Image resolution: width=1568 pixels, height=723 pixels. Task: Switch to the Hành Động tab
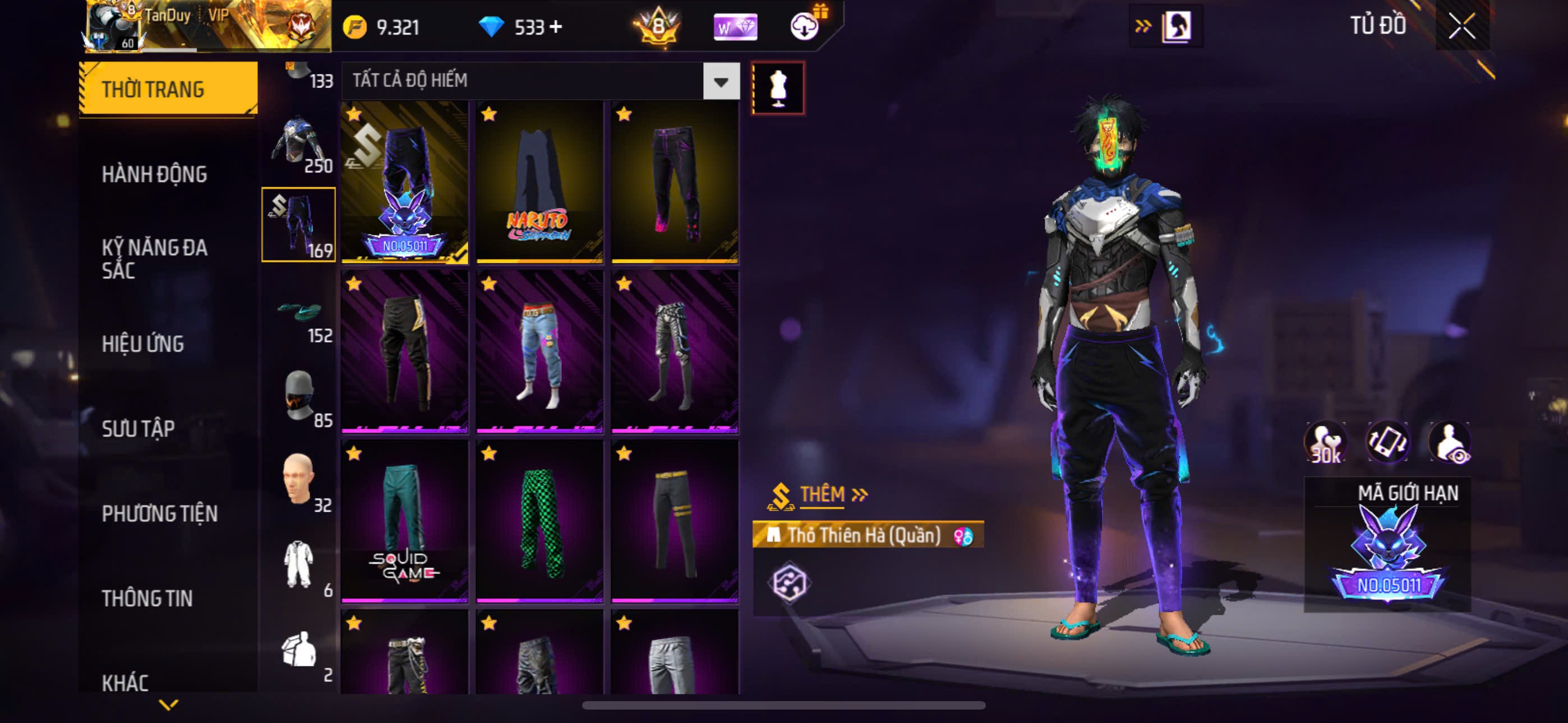tap(154, 175)
